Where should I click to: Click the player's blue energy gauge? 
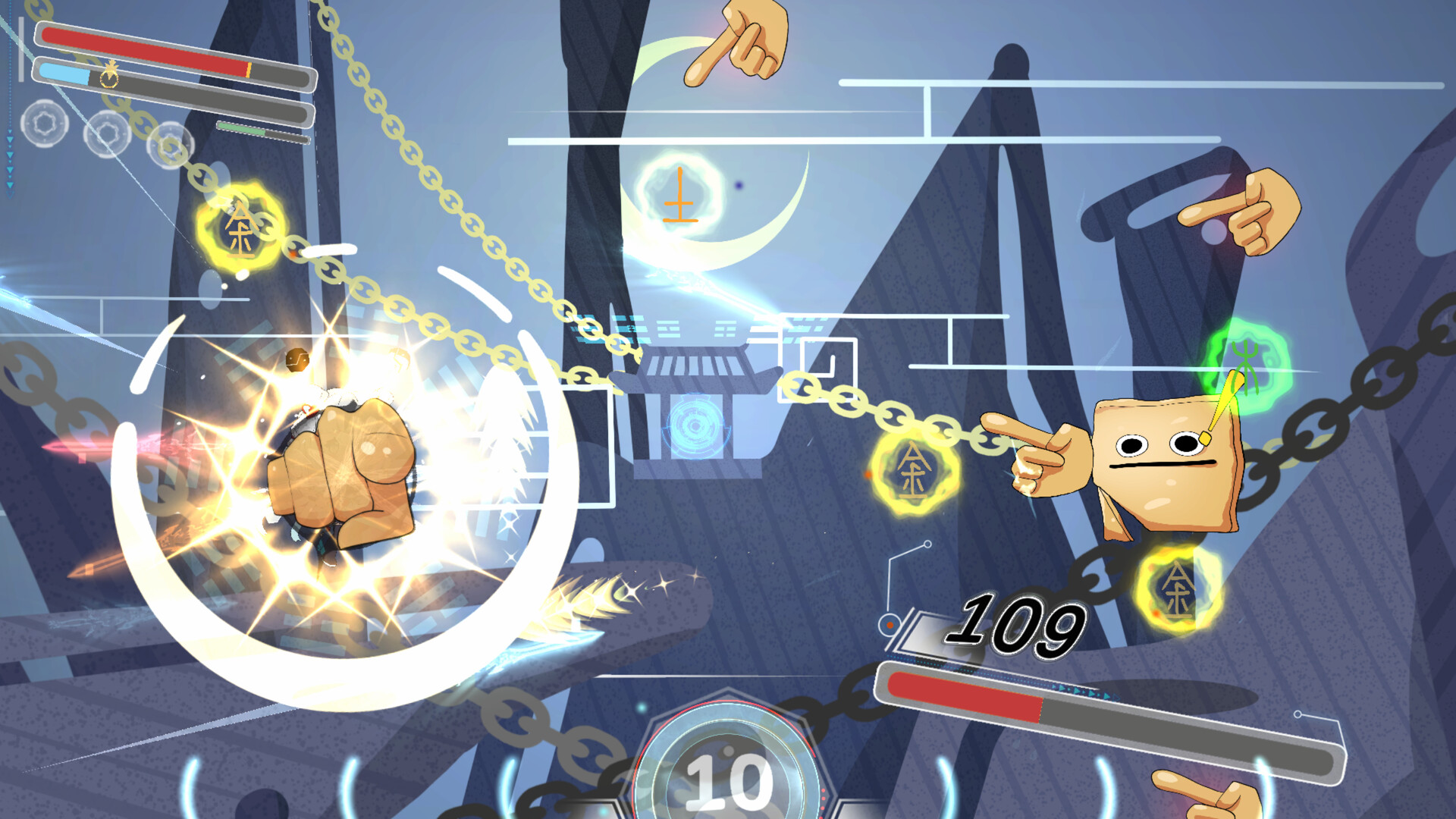coord(64,74)
